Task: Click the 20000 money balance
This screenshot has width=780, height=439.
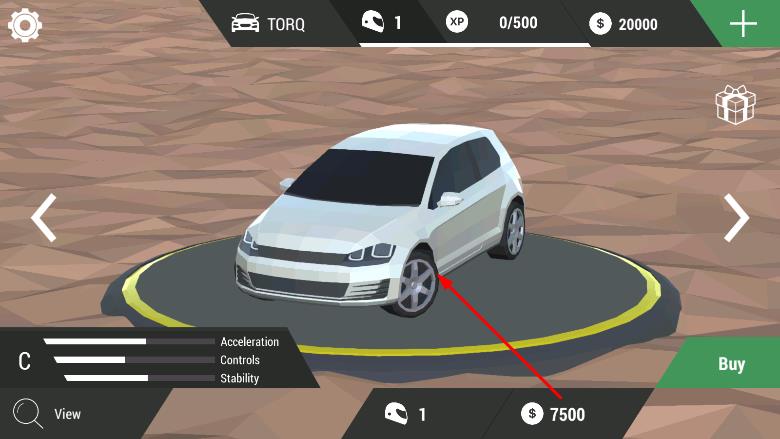Action: (x=626, y=23)
